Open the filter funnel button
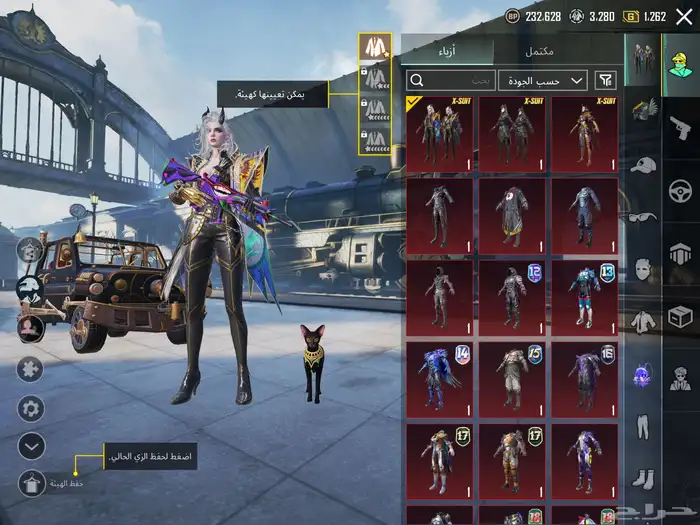Screen dimensions: 700x525 point(606,80)
